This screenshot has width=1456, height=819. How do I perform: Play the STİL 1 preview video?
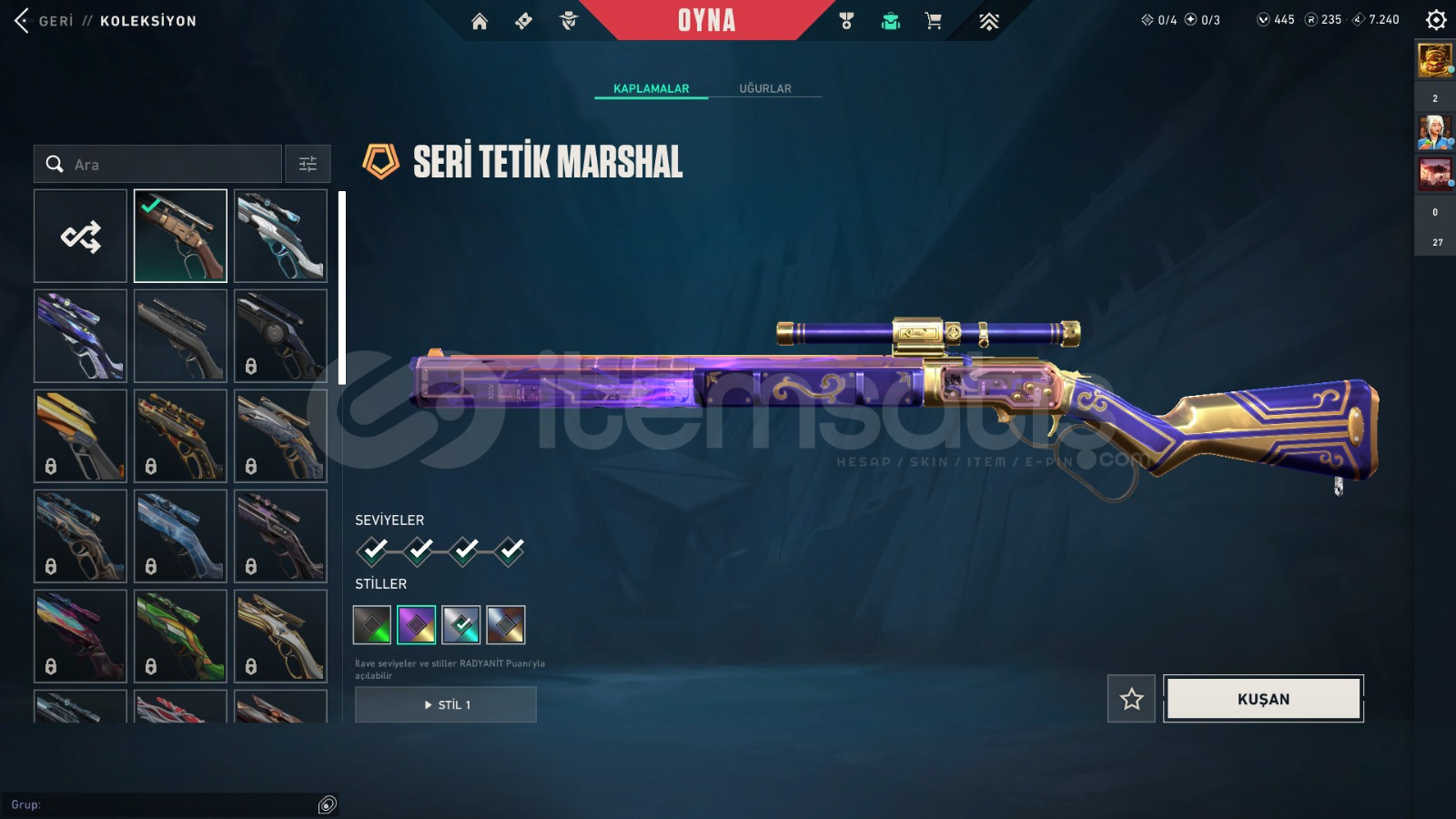tap(446, 704)
